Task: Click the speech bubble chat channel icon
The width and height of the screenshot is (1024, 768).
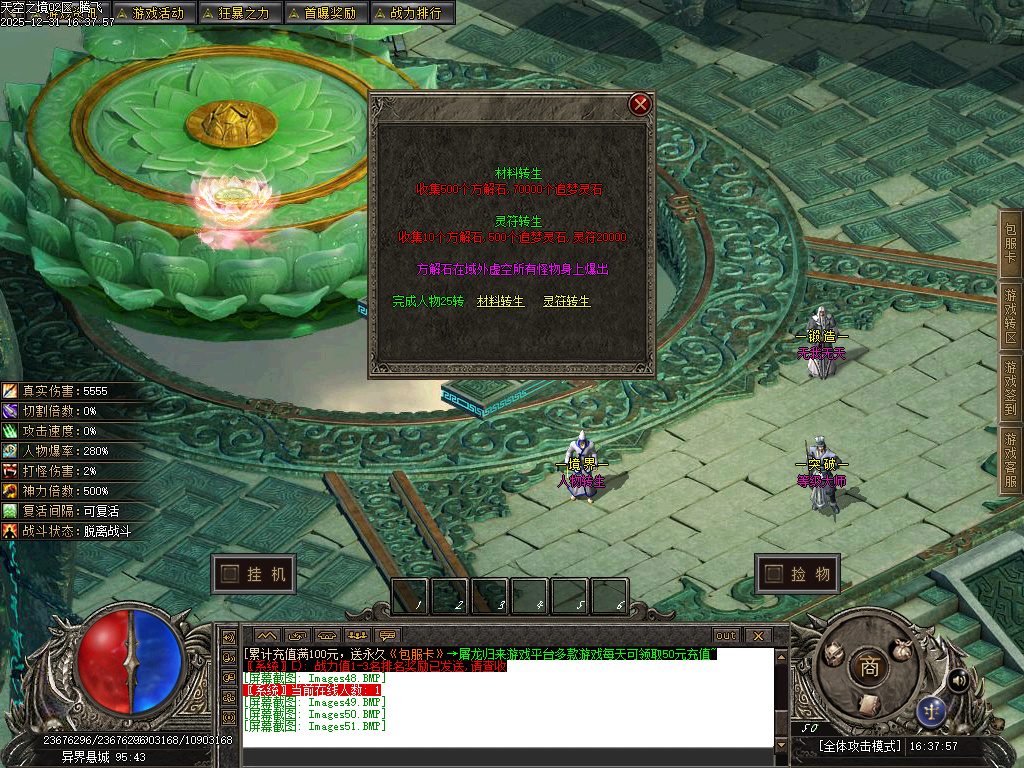Action: point(387,635)
